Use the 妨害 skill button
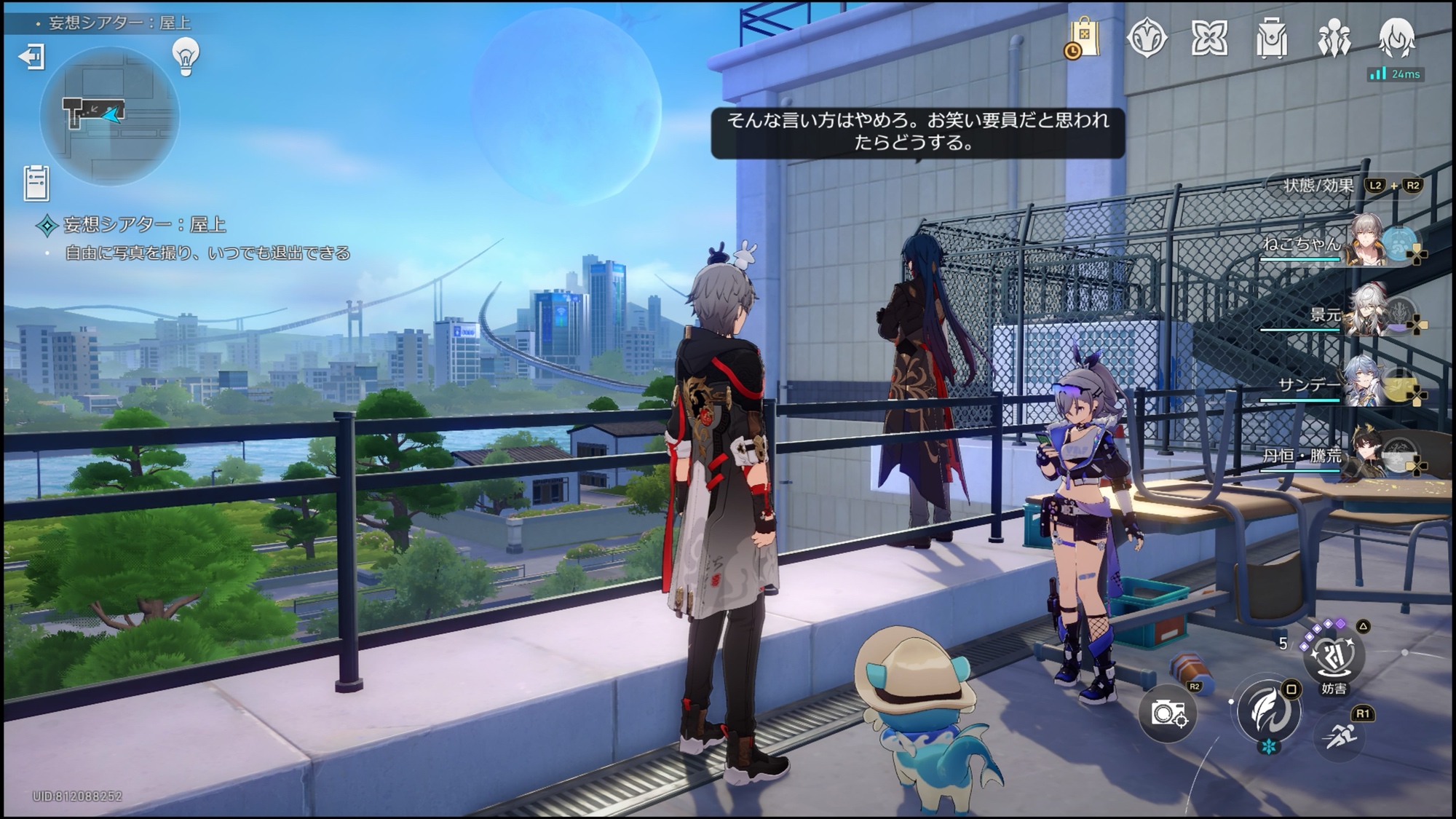 point(1334,654)
